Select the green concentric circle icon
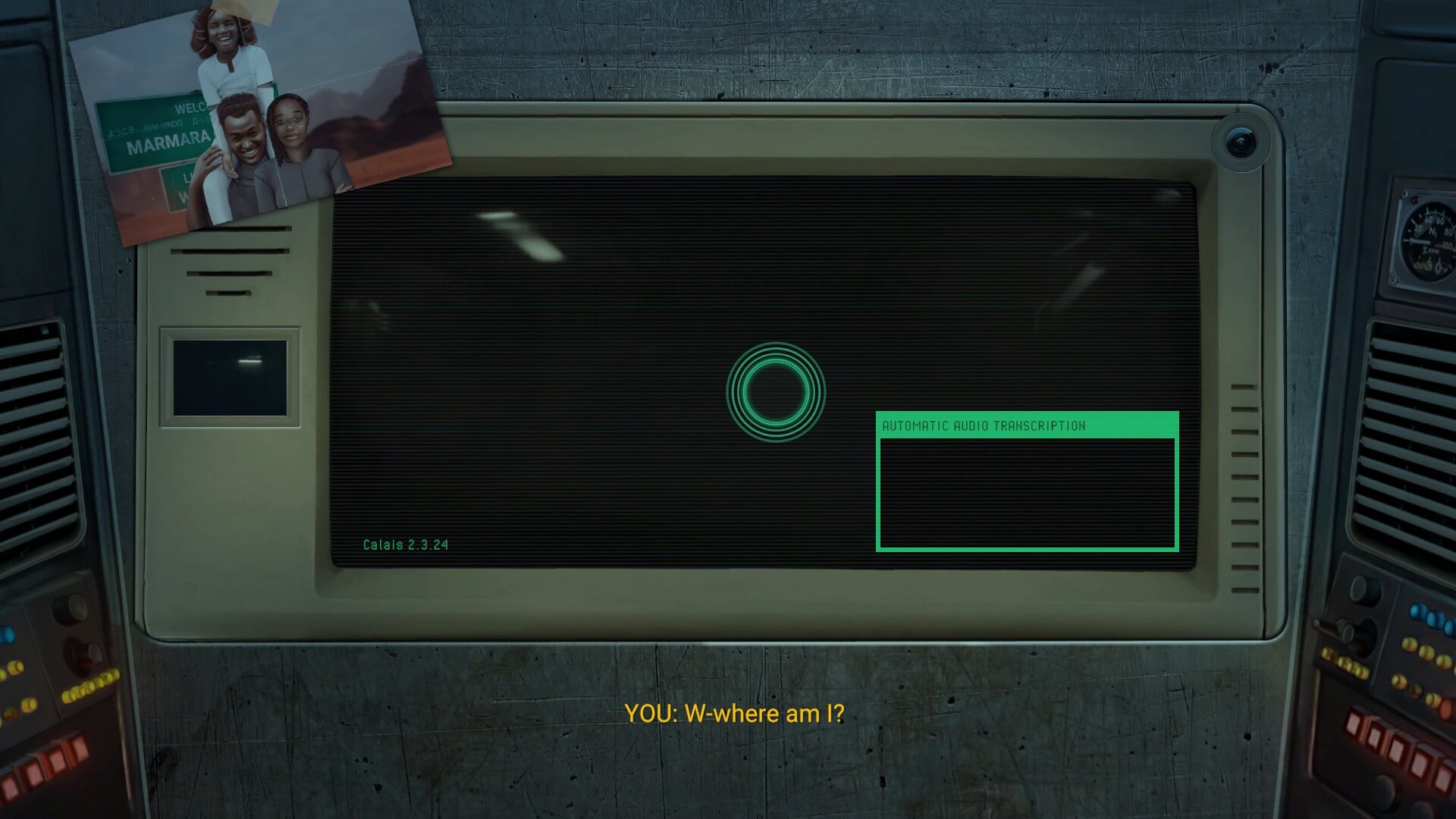The height and width of the screenshot is (819, 1456). pos(775,392)
